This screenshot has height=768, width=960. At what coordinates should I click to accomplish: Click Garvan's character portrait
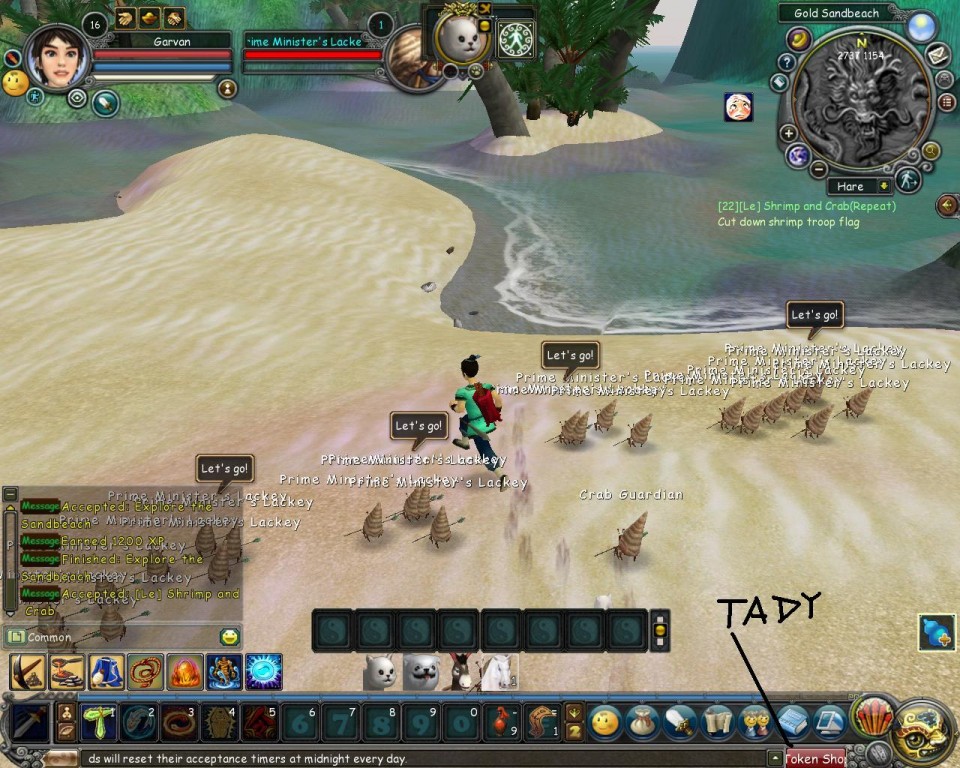pos(57,58)
